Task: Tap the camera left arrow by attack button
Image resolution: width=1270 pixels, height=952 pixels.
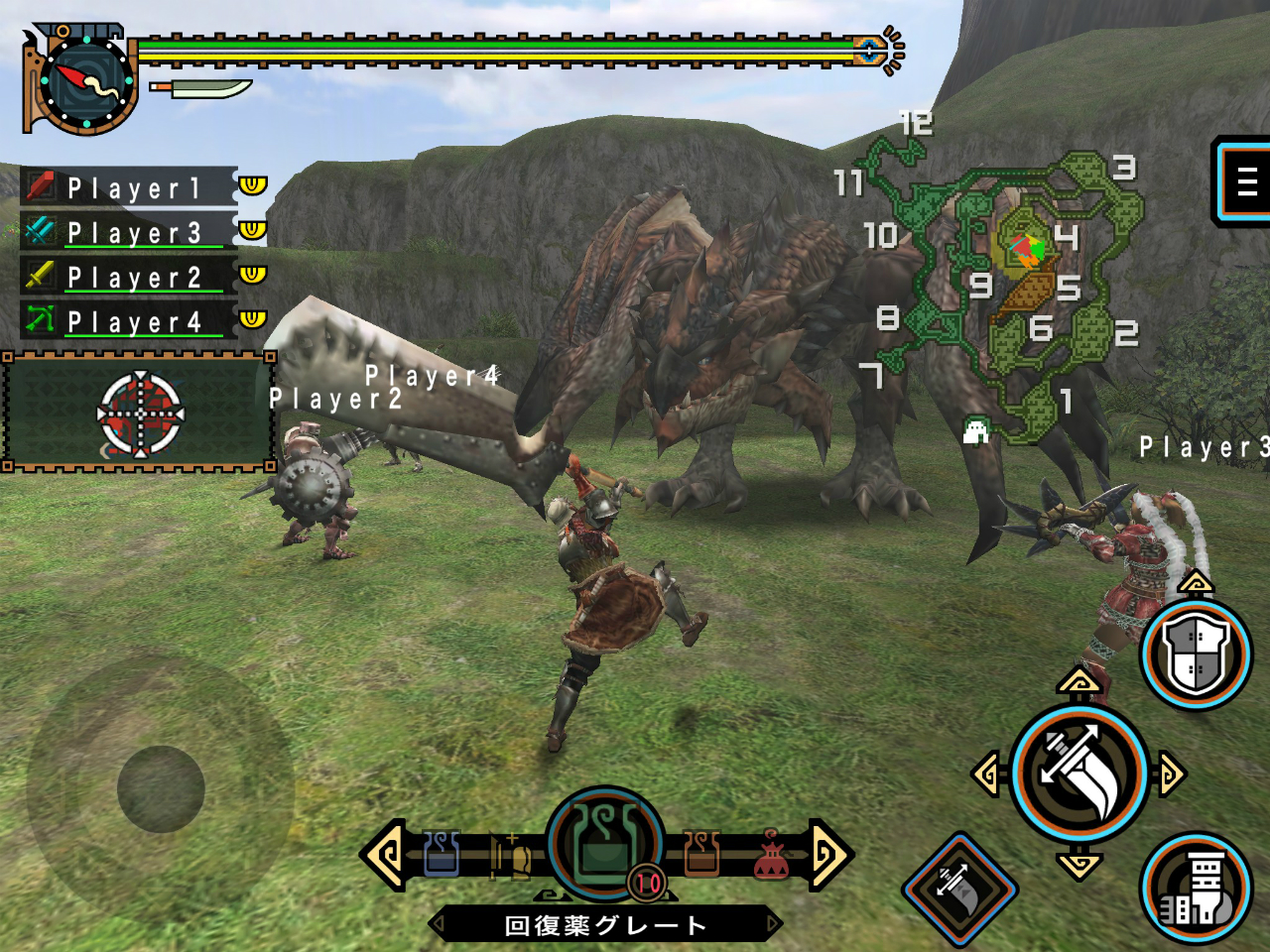Action: tap(986, 773)
